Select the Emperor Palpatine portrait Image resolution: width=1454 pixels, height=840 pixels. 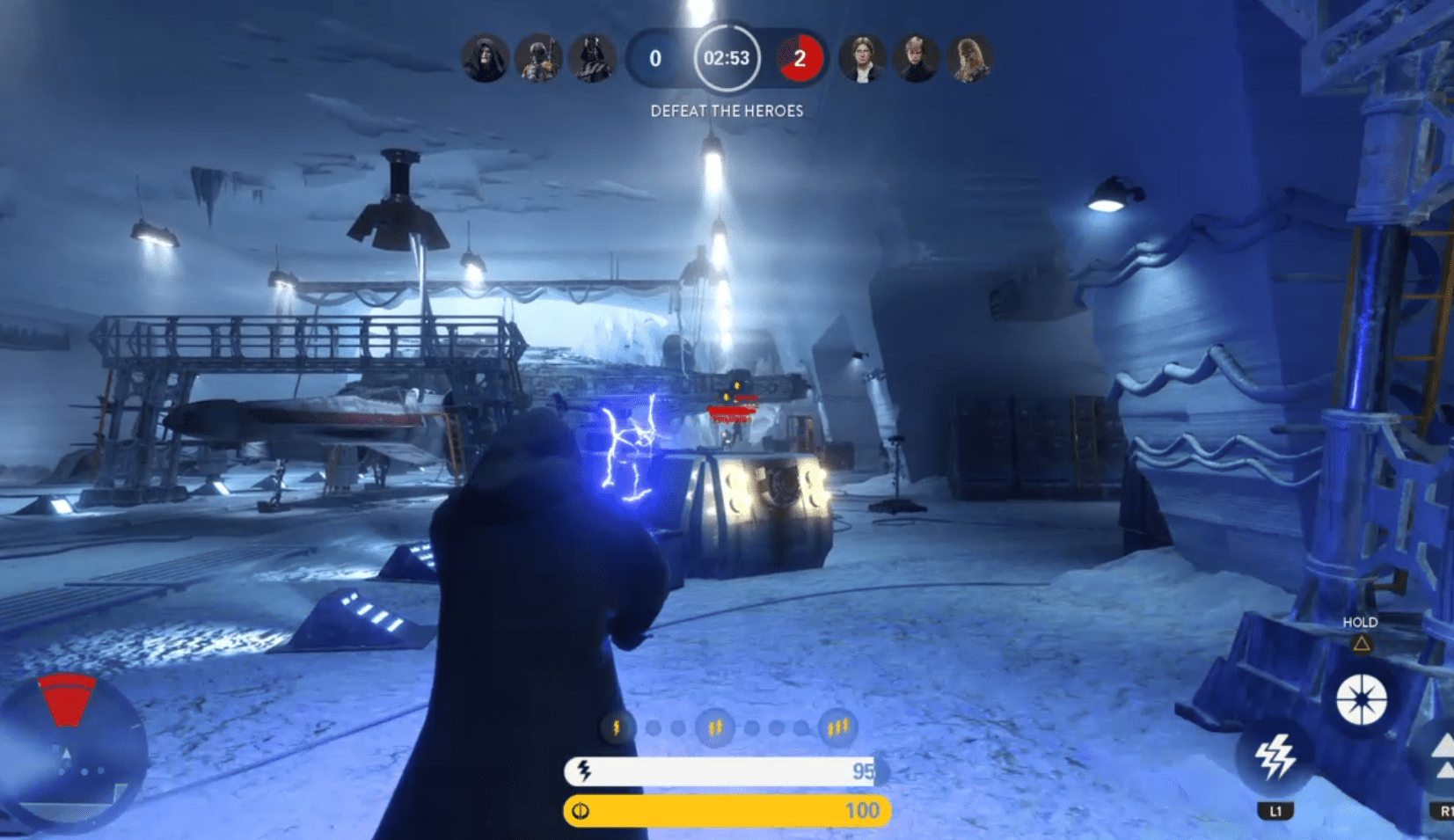click(x=485, y=59)
